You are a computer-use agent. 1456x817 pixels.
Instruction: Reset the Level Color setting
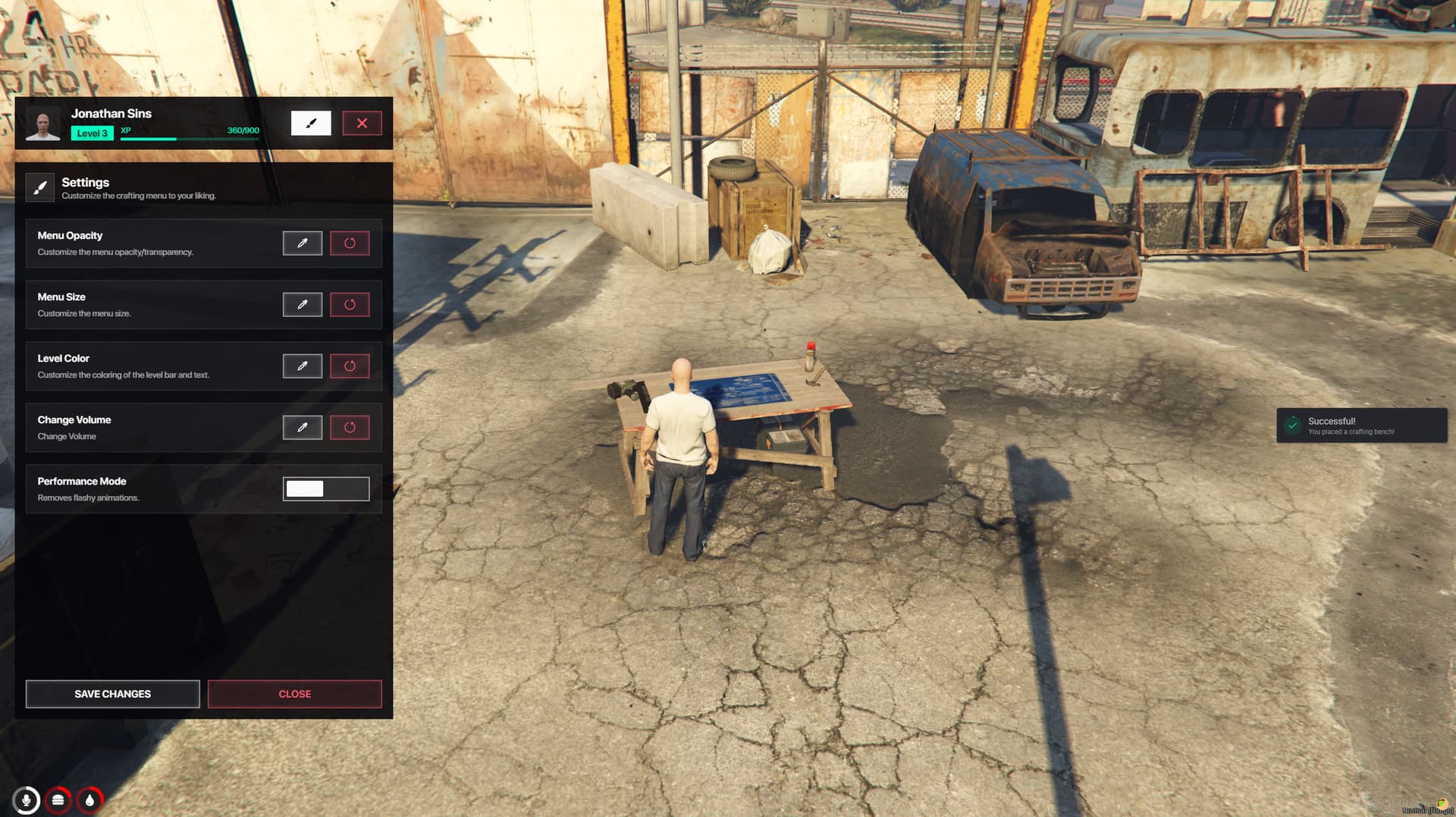point(350,366)
